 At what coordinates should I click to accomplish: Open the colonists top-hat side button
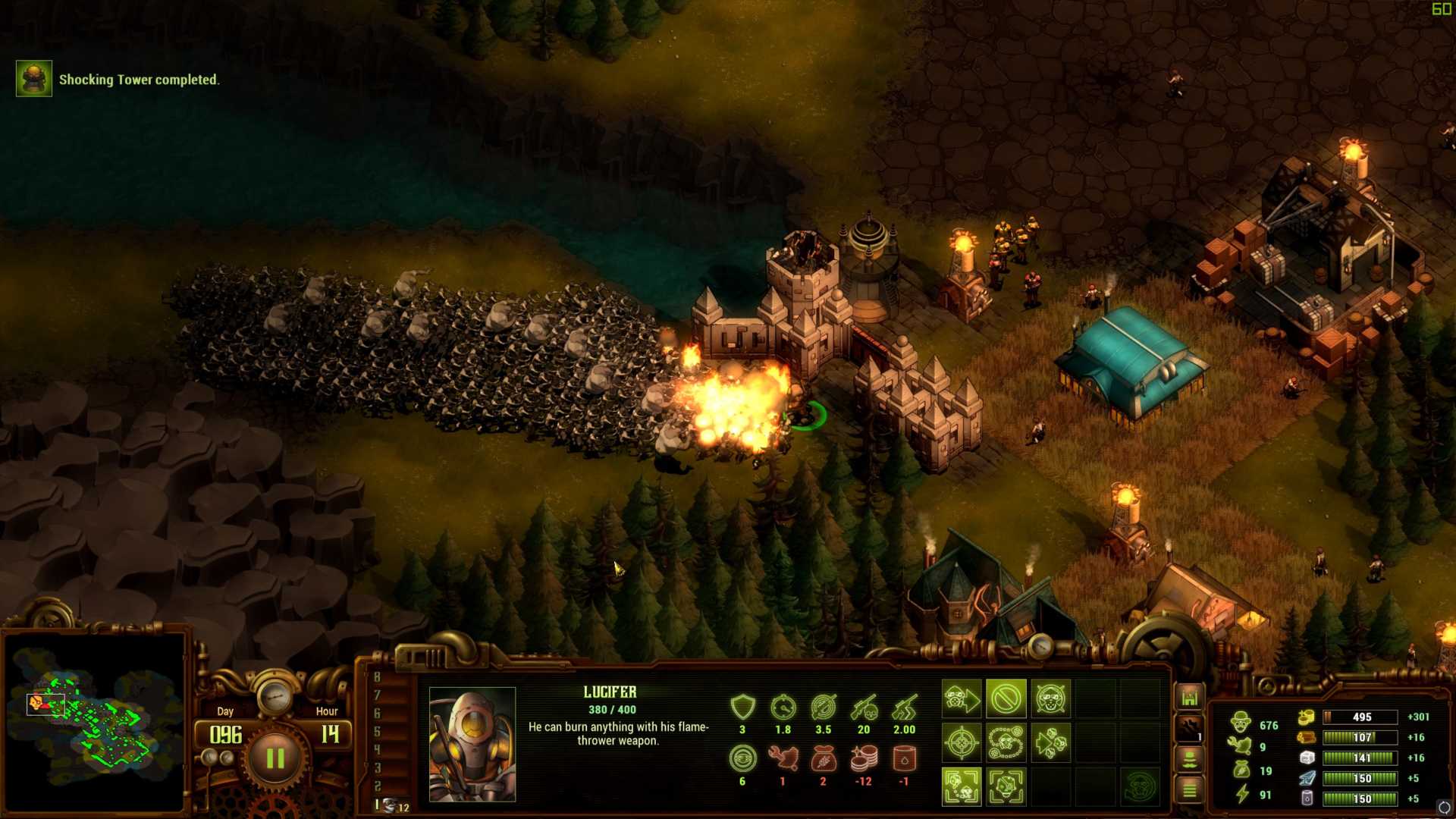(1189, 758)
